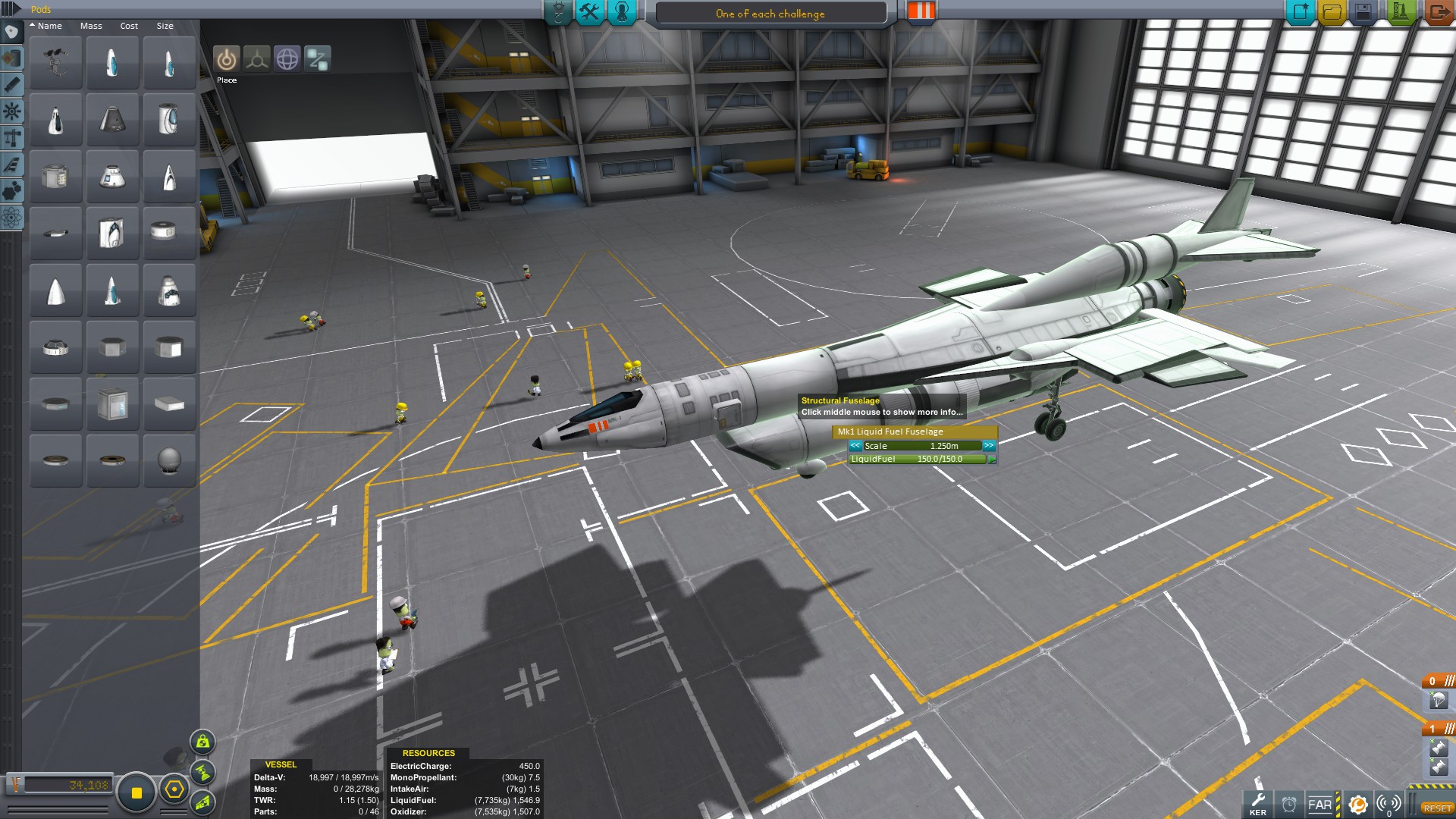This screenshot has width=1456, height=819.
Task: Open the Pods parts category
Action: [11, 32]
